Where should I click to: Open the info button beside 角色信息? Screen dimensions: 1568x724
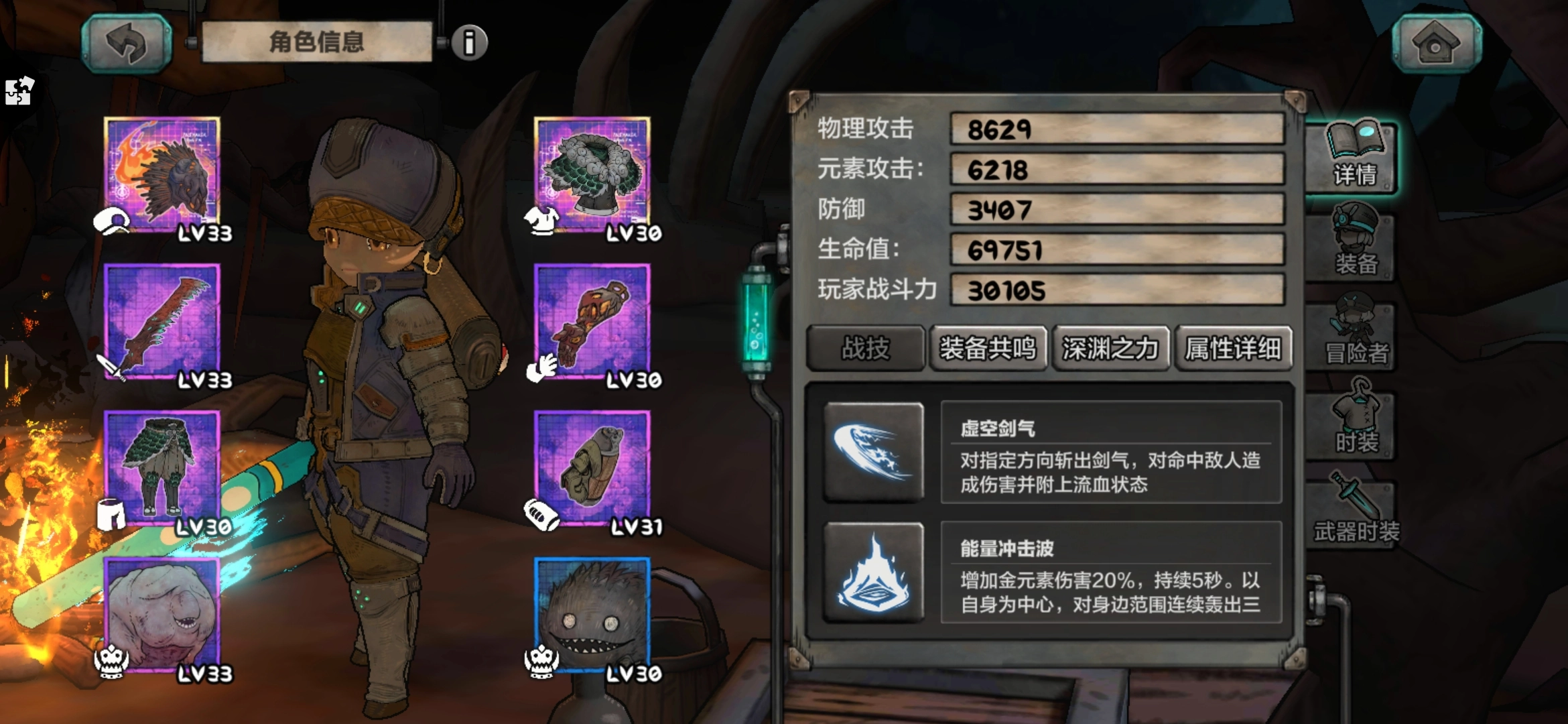pos(469,44)
